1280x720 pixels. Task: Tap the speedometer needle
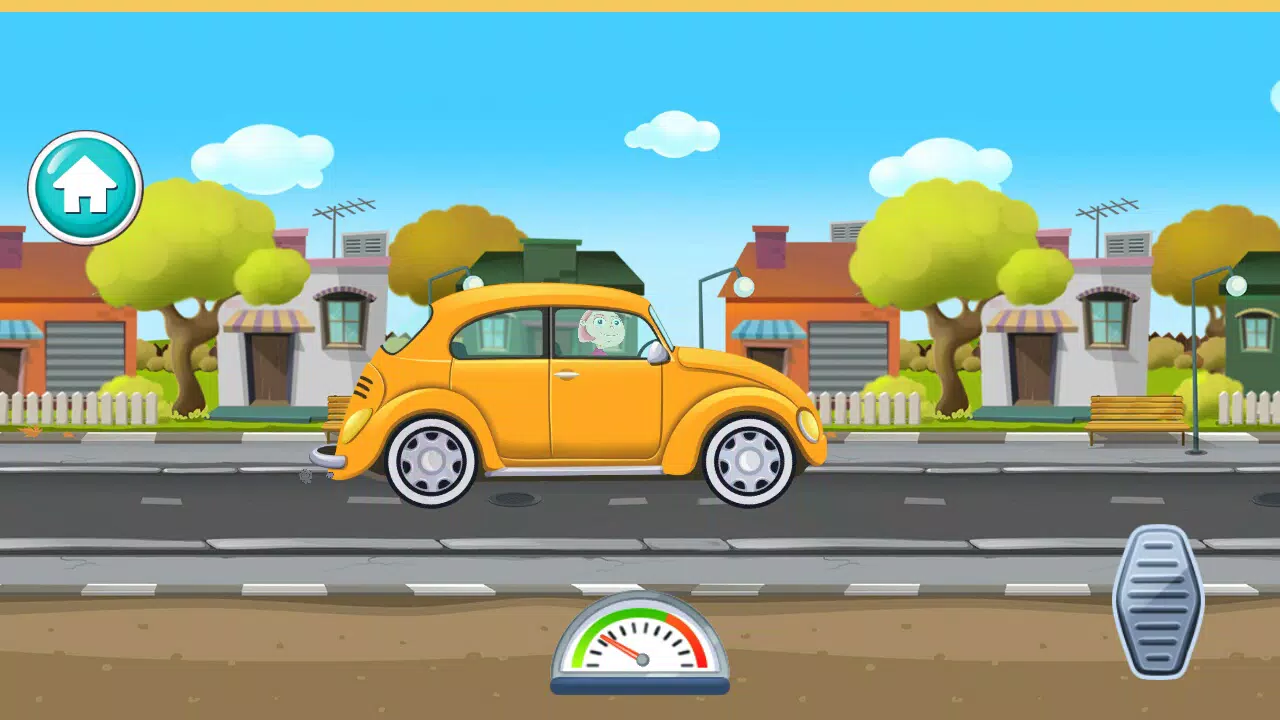pos(622,649)
